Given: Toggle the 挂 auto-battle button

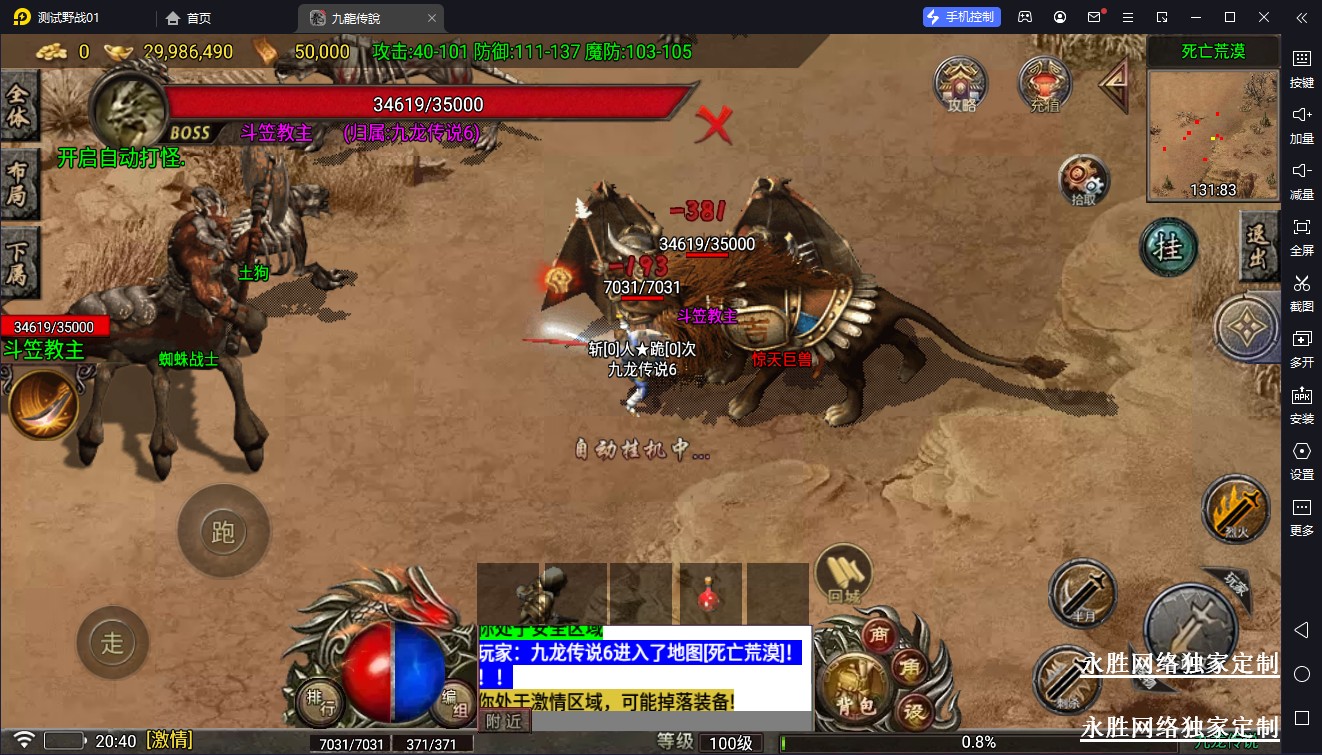Looking at the screenshot, I should (x=1168, y=248).
